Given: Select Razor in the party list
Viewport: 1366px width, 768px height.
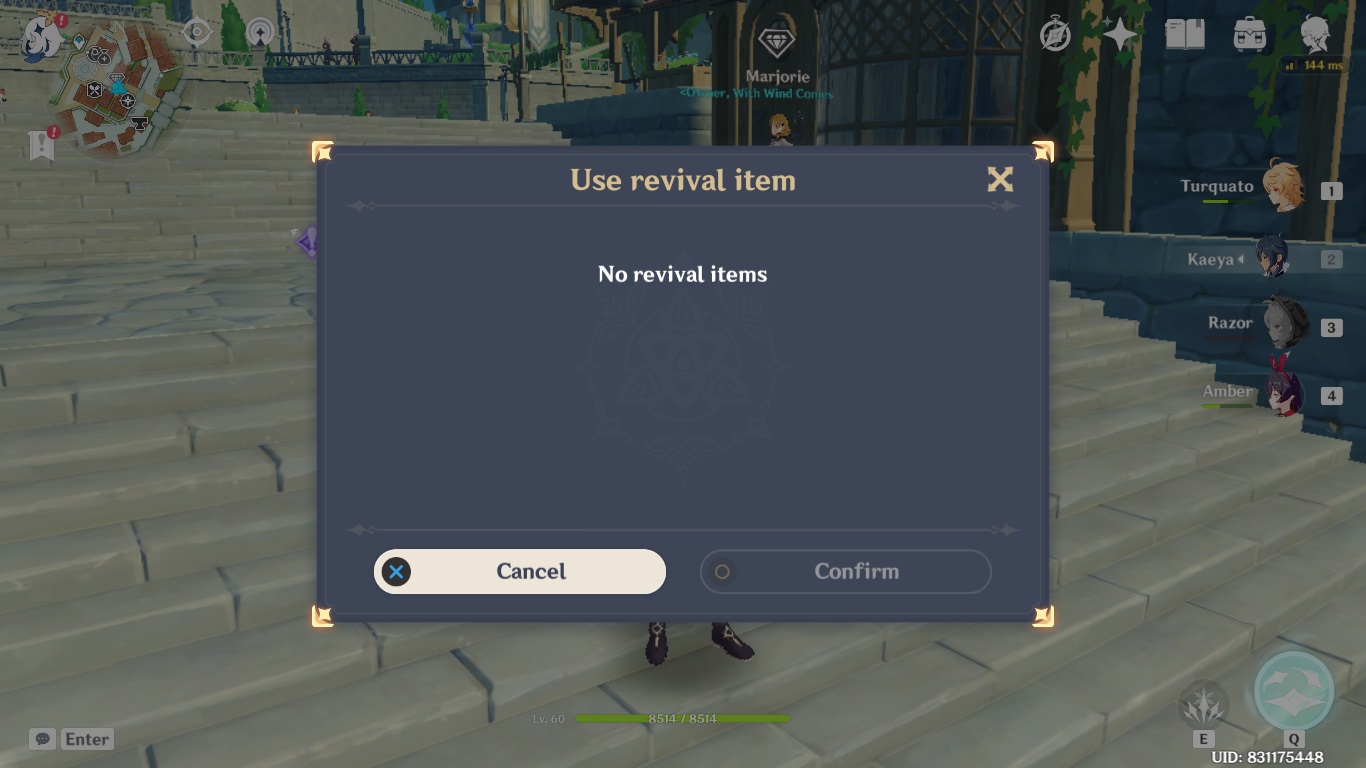Looking at the screenshot, I should coord(1283,325).
